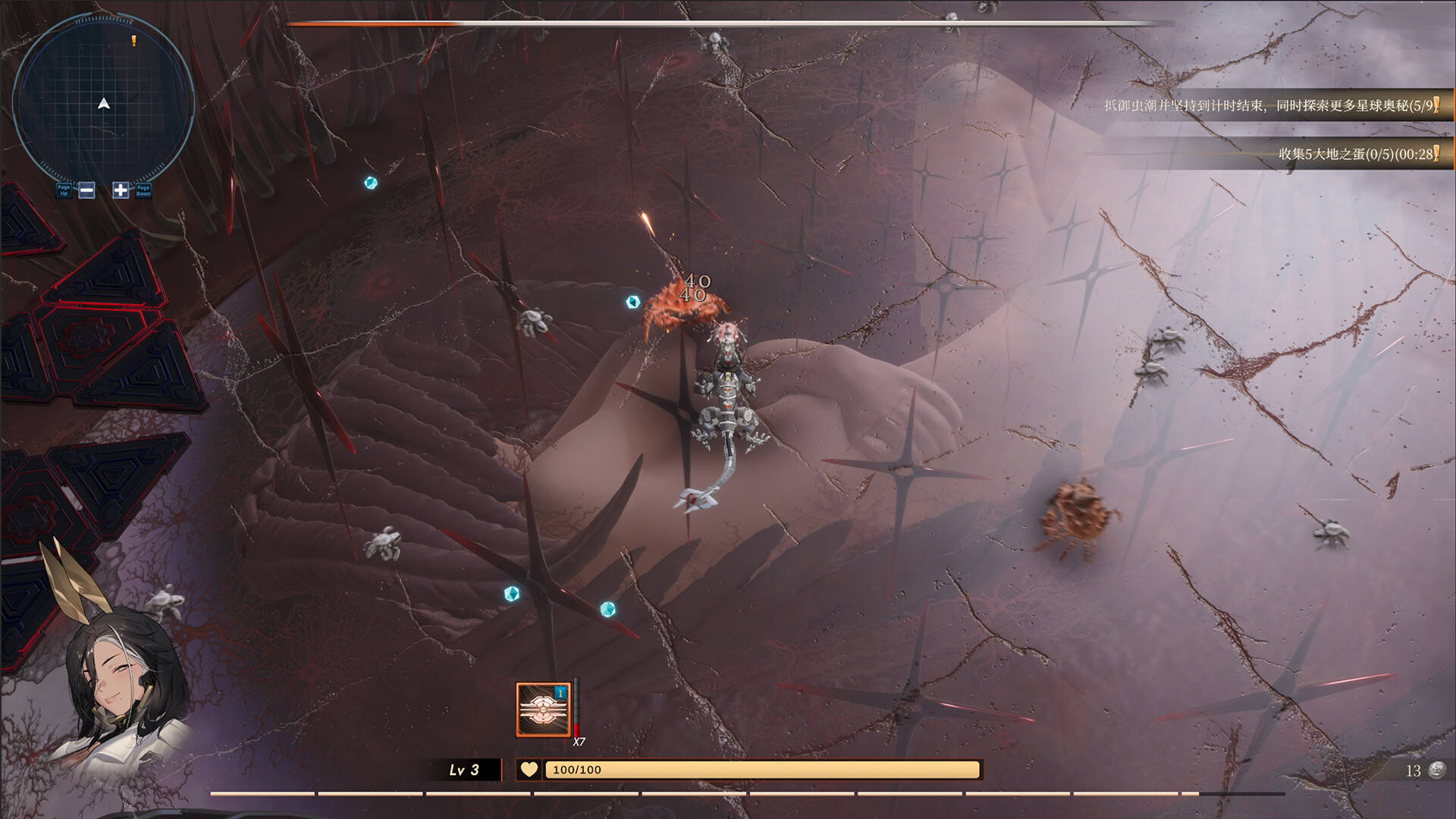Zoom out the minimap with the minus button

click(x=87, y=190)
